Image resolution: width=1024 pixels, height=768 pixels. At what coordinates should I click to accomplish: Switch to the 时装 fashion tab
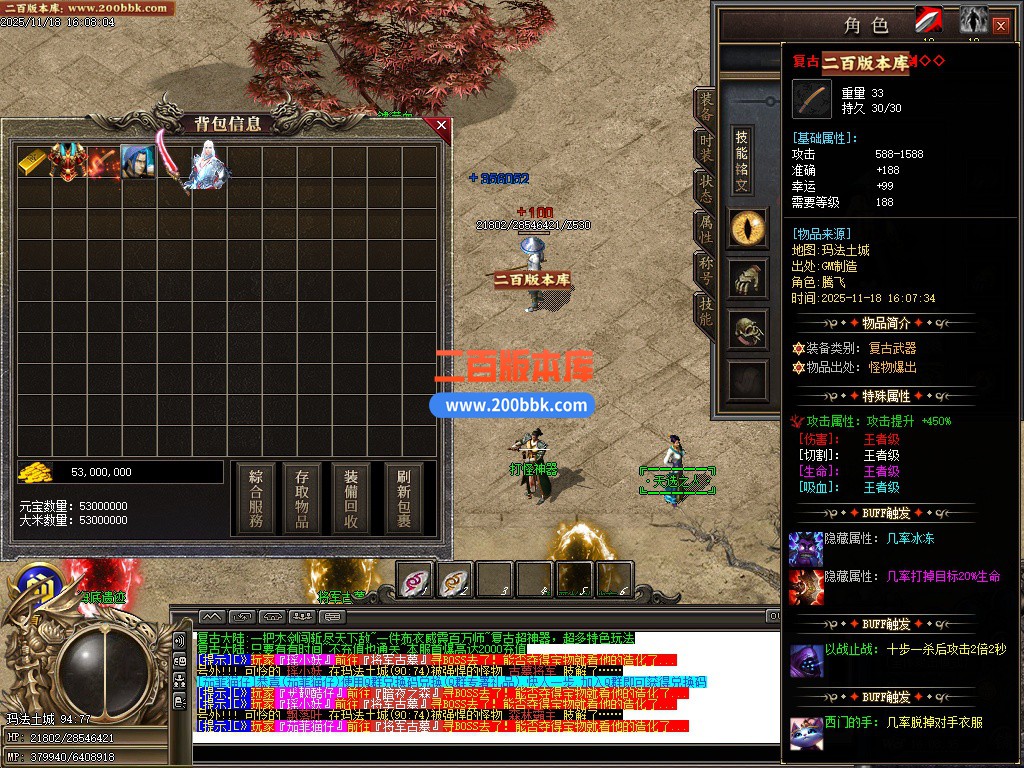pos(705,149)
